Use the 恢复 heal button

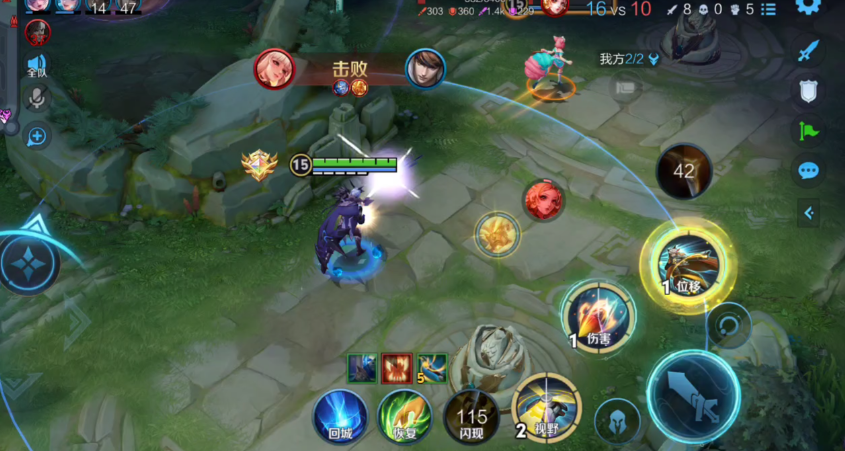pyautogui.click(x=403, y=415)
